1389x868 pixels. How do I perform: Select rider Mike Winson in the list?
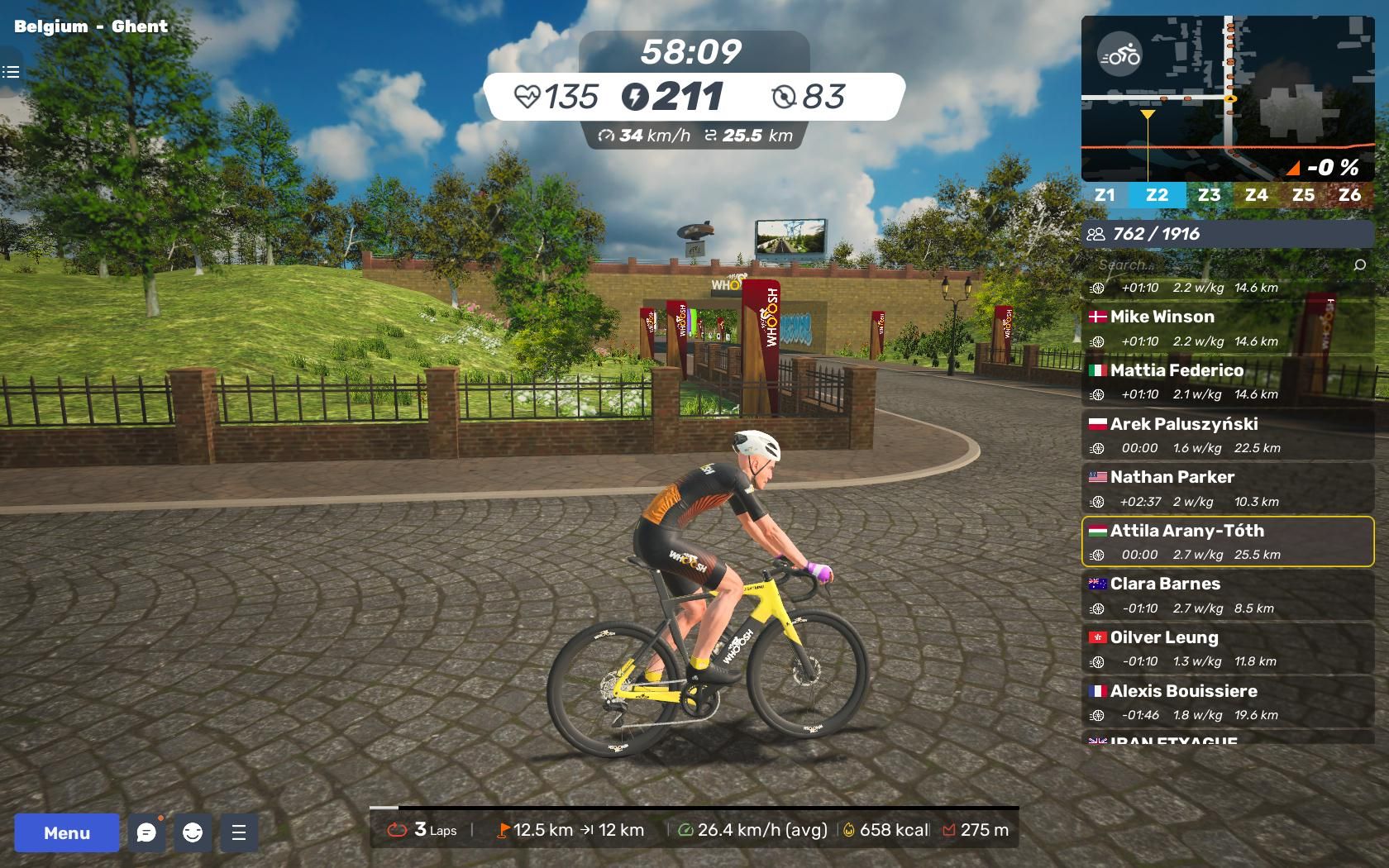tap(1228, 327)
